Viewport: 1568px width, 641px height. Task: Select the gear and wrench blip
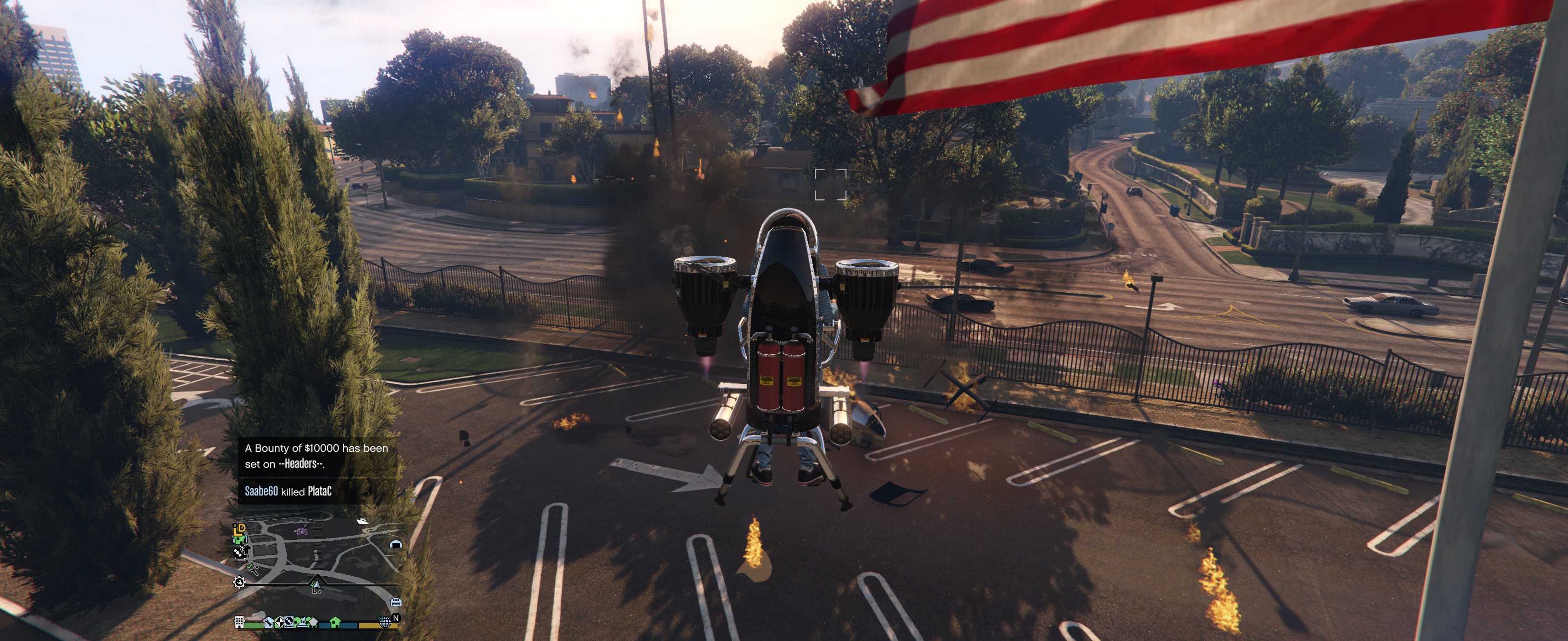pos(239,583)
